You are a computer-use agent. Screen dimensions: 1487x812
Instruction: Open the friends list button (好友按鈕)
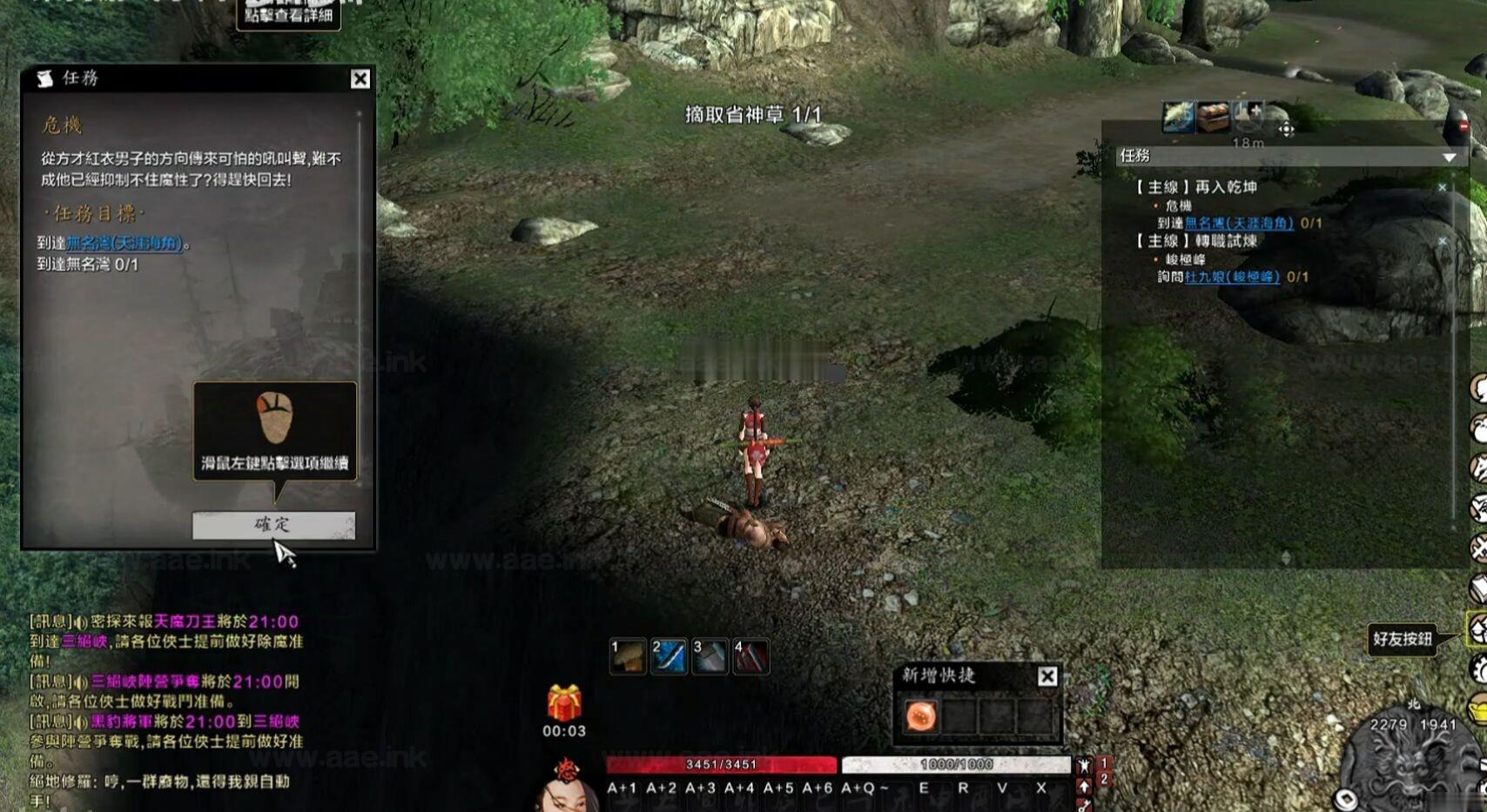[x=1477, y=629]
